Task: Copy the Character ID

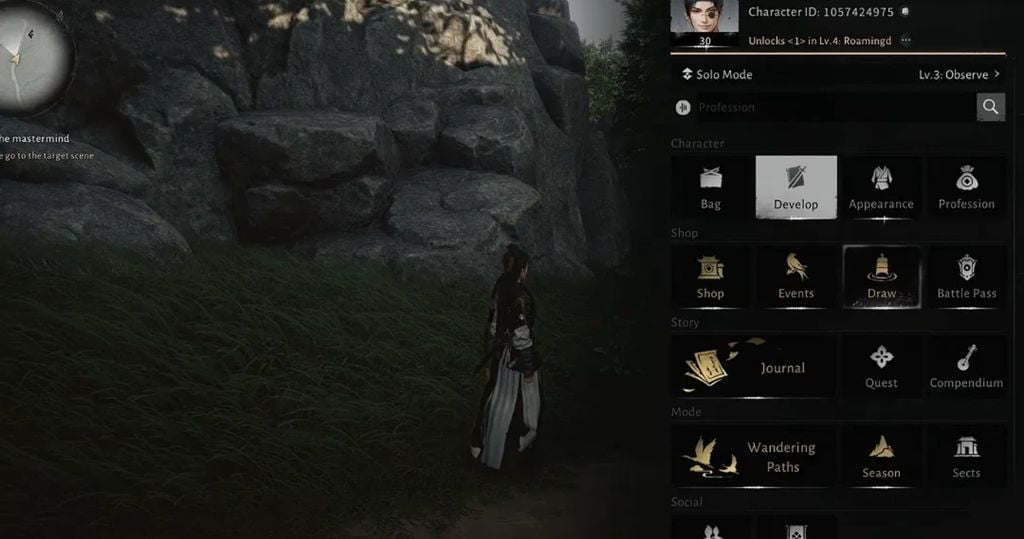Action: [x=904, y=12]
